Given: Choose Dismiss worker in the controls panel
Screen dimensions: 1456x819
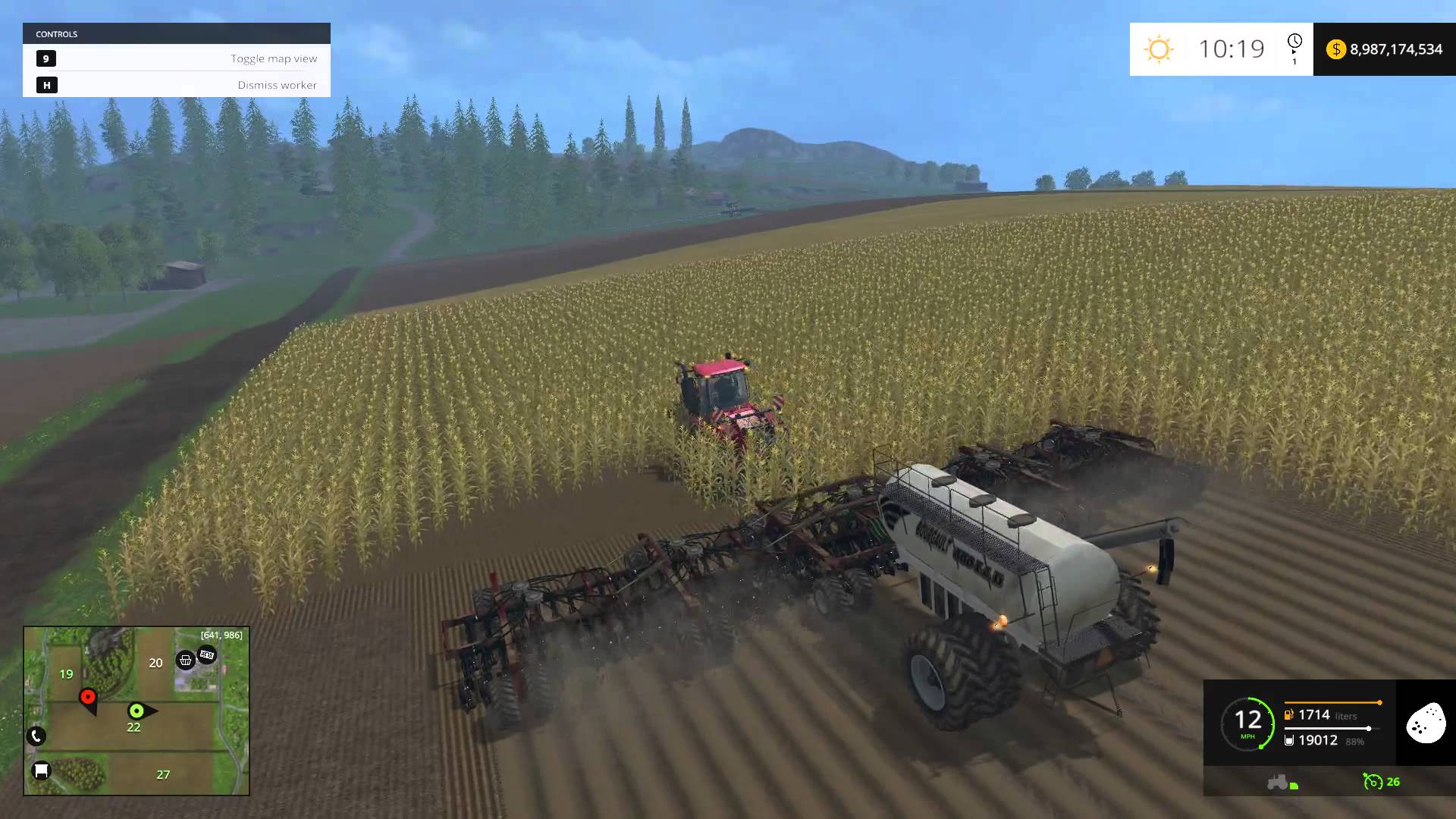Looking at the screenshot, I should coord(177,85).
